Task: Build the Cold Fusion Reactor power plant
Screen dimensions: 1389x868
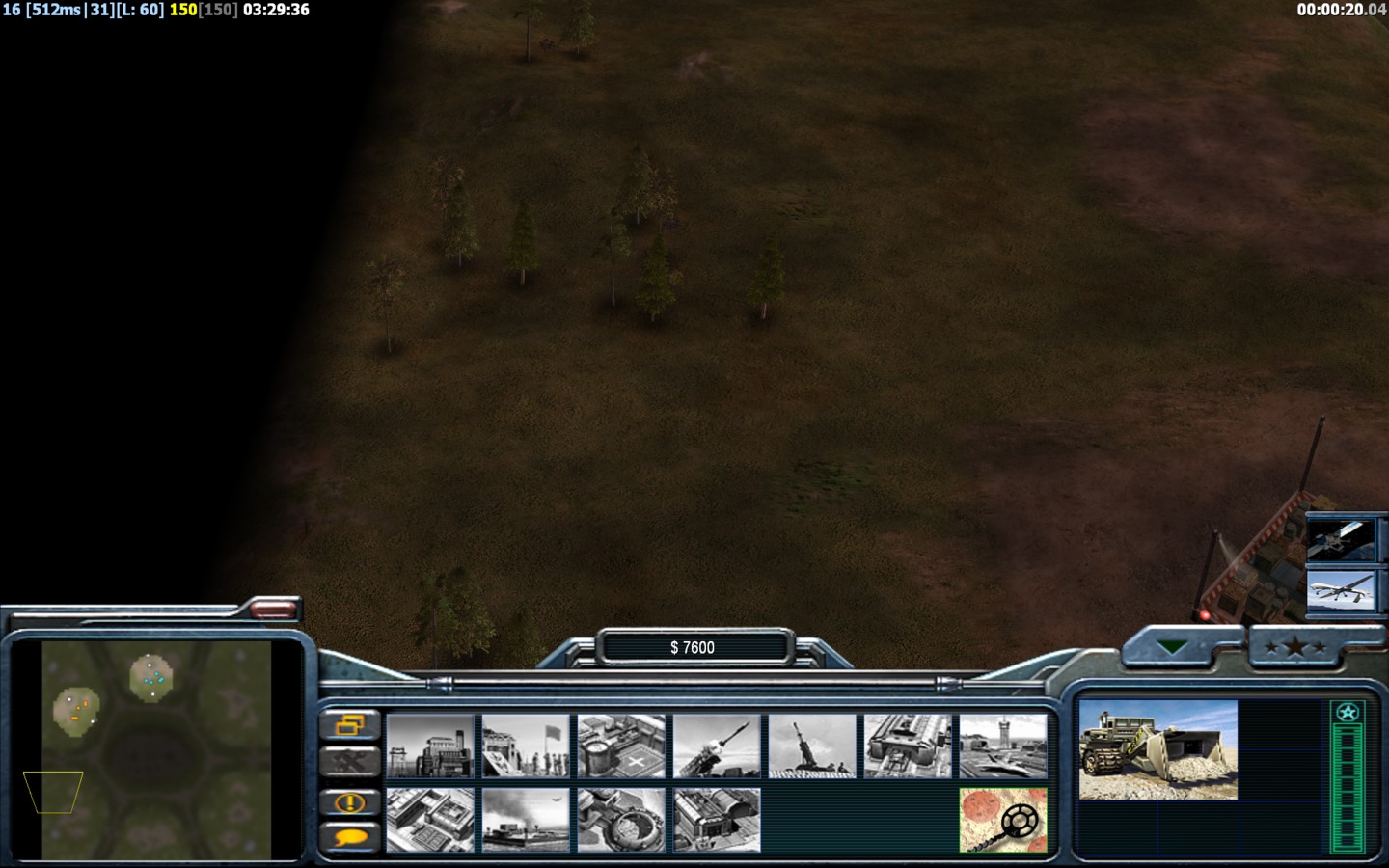Action: click(x=430, y=746)
